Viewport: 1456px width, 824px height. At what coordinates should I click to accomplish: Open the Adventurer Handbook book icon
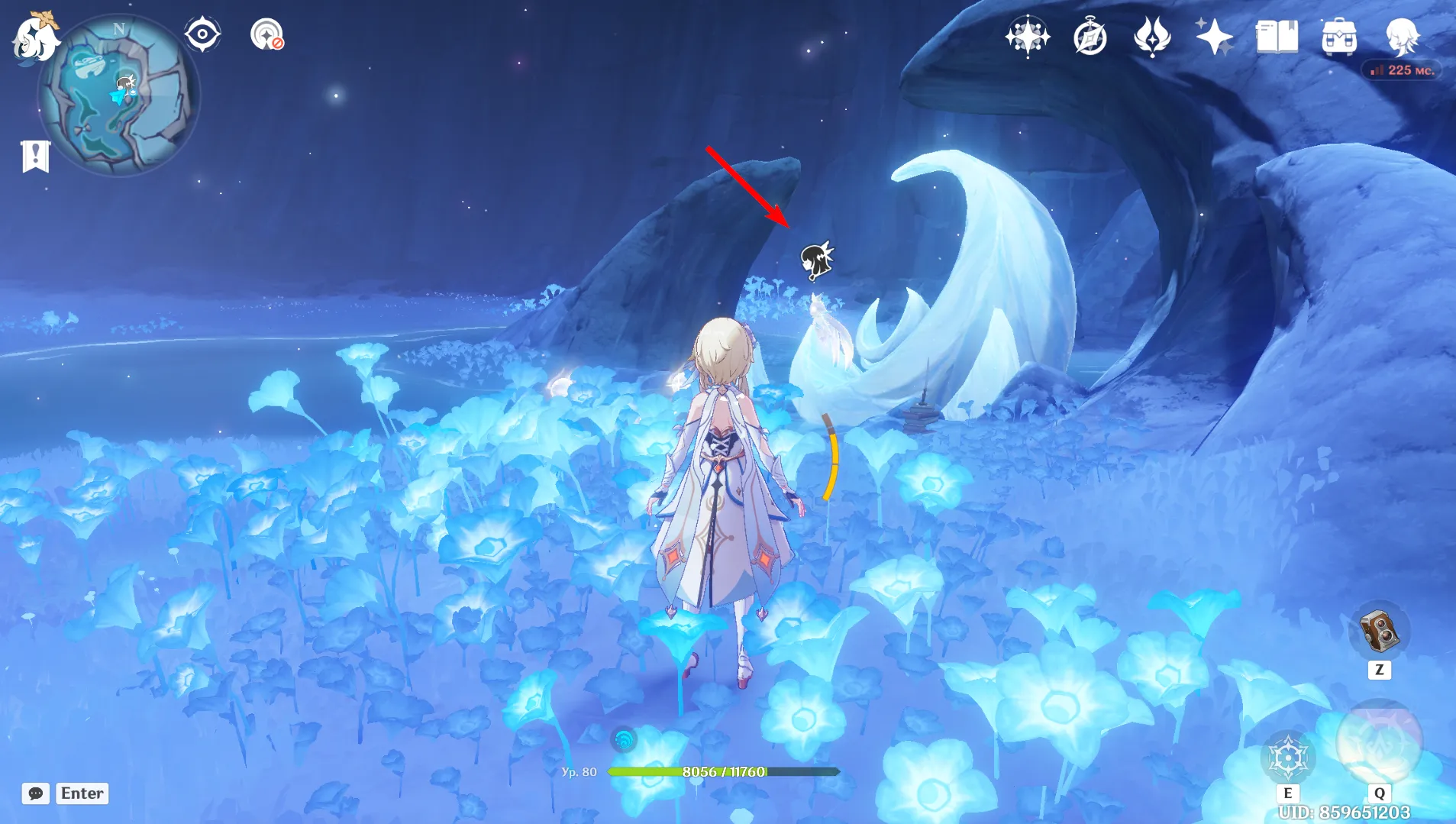pos(1277,37)
